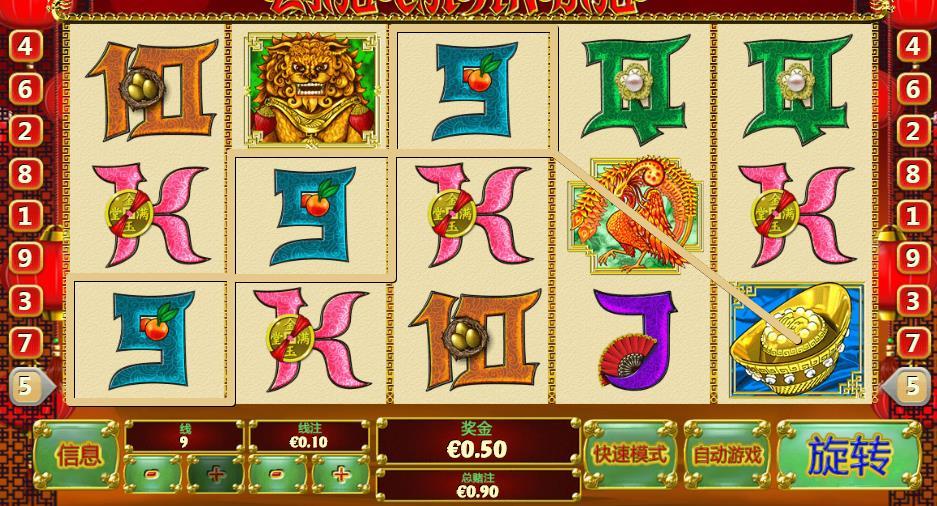Increase the number of lines (线)
This screenshot has width=937, height=506.
(215, 473)
